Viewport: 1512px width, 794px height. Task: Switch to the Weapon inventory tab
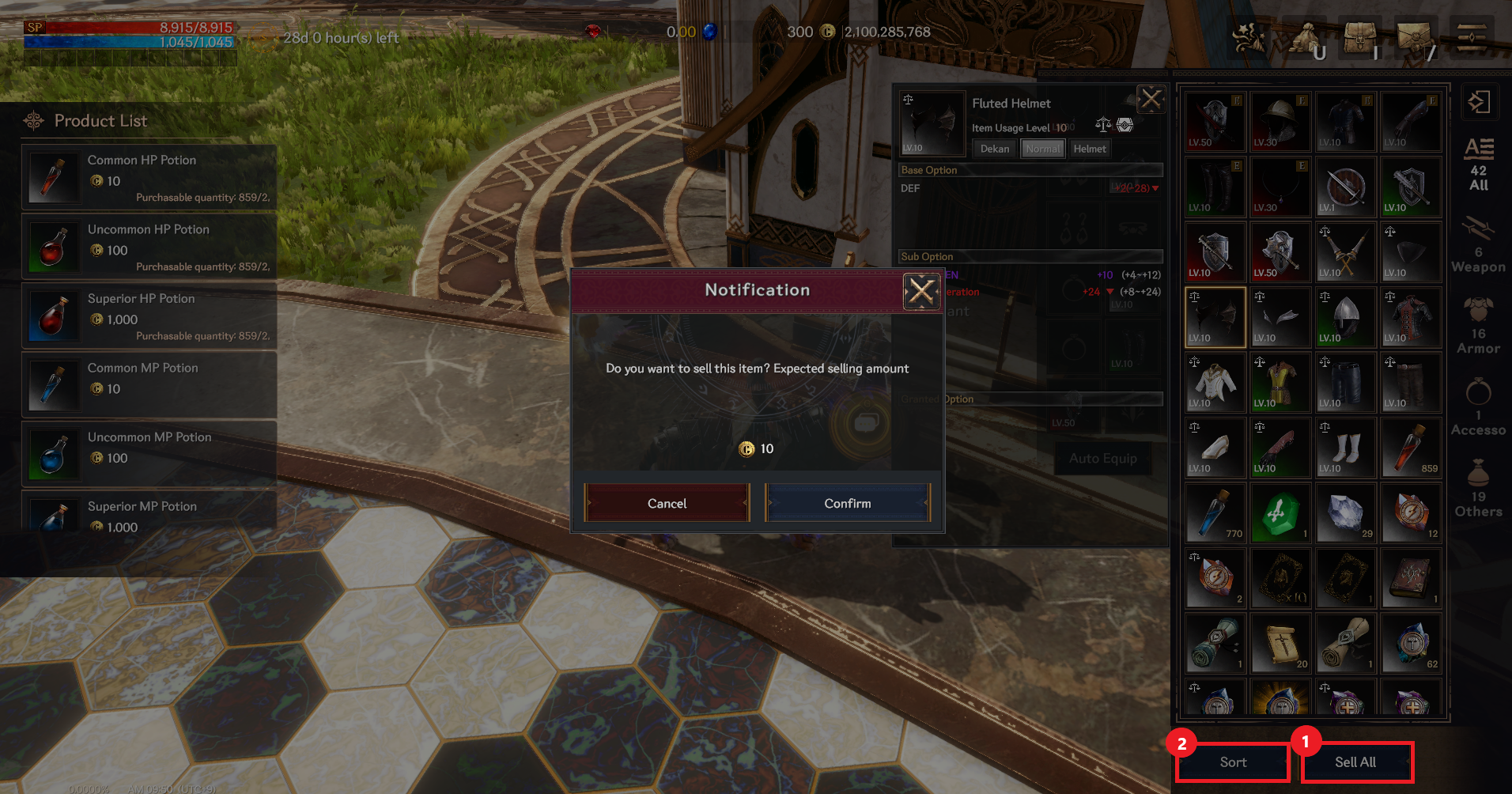tap(1478, 245)
